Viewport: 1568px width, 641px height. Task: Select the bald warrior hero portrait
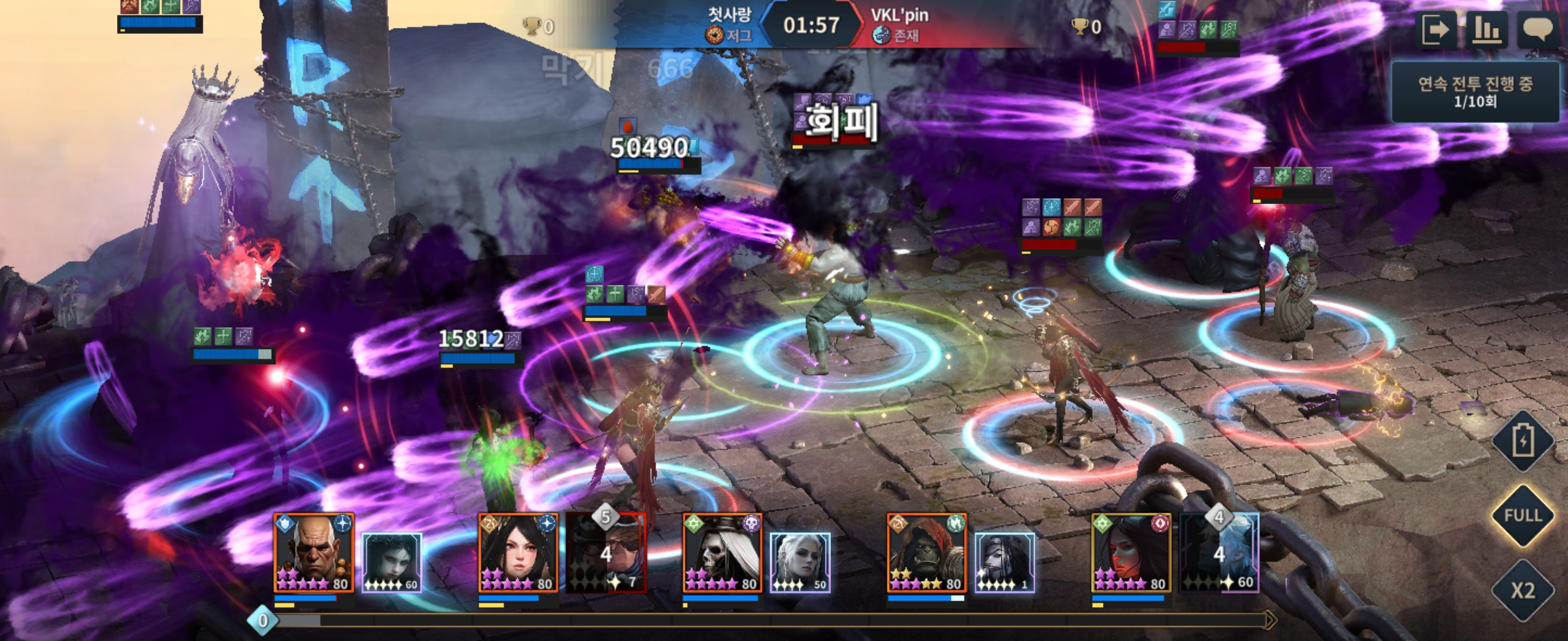314,553
